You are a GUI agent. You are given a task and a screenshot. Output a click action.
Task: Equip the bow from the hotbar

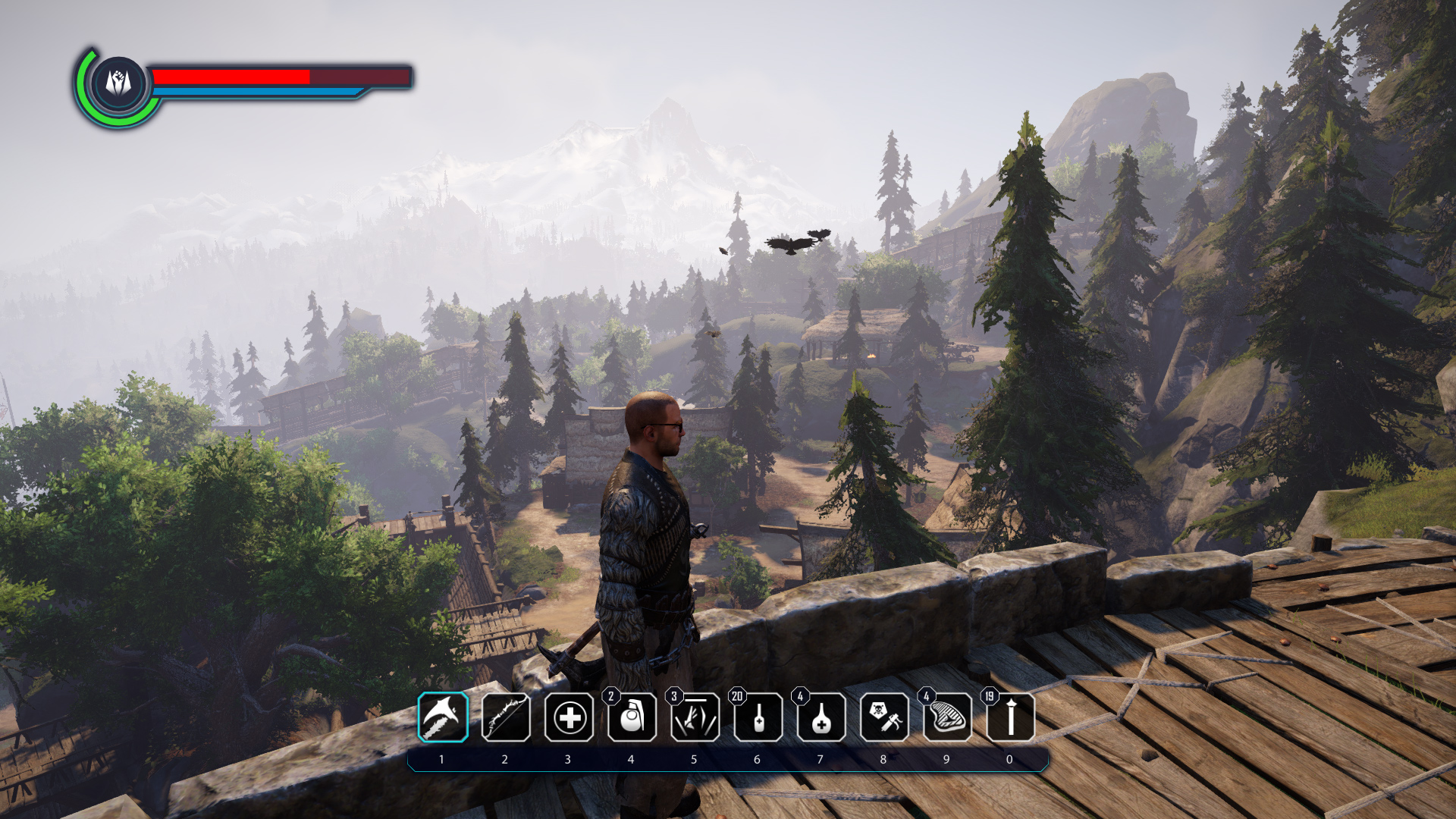506,717
